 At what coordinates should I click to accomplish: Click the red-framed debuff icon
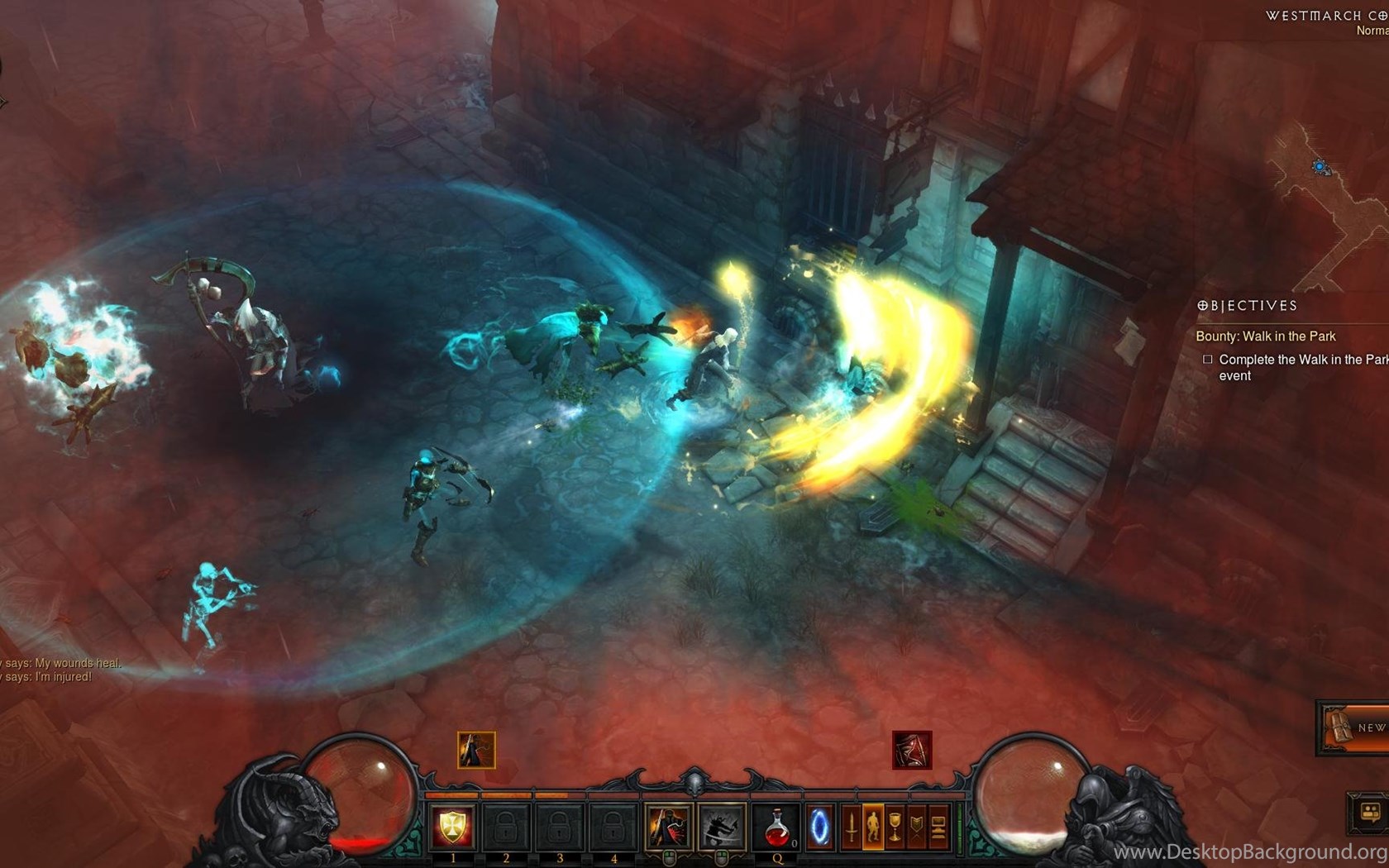click(912, 750)
